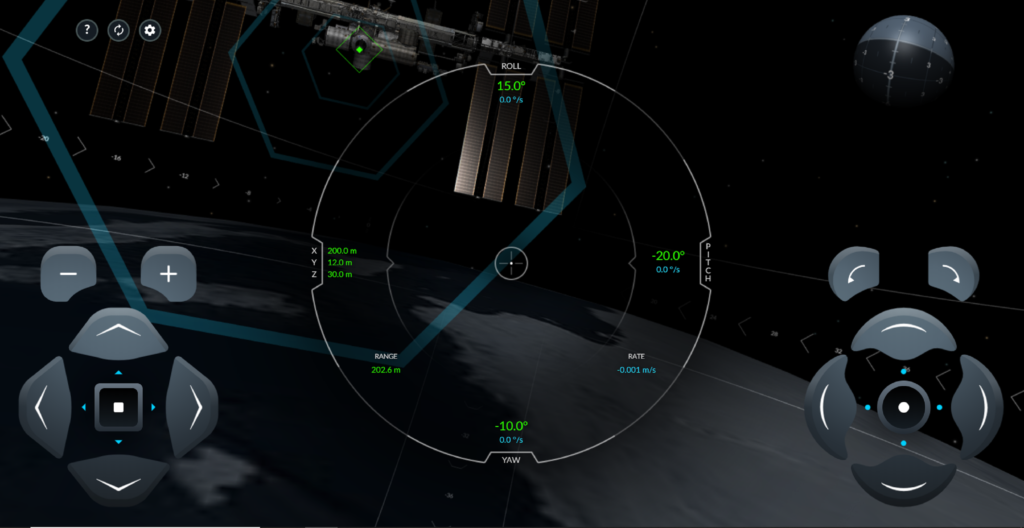This screenshot has height=528, width=1024.
Task: Click the pitch down rotation control
Action: coord(904,484)
